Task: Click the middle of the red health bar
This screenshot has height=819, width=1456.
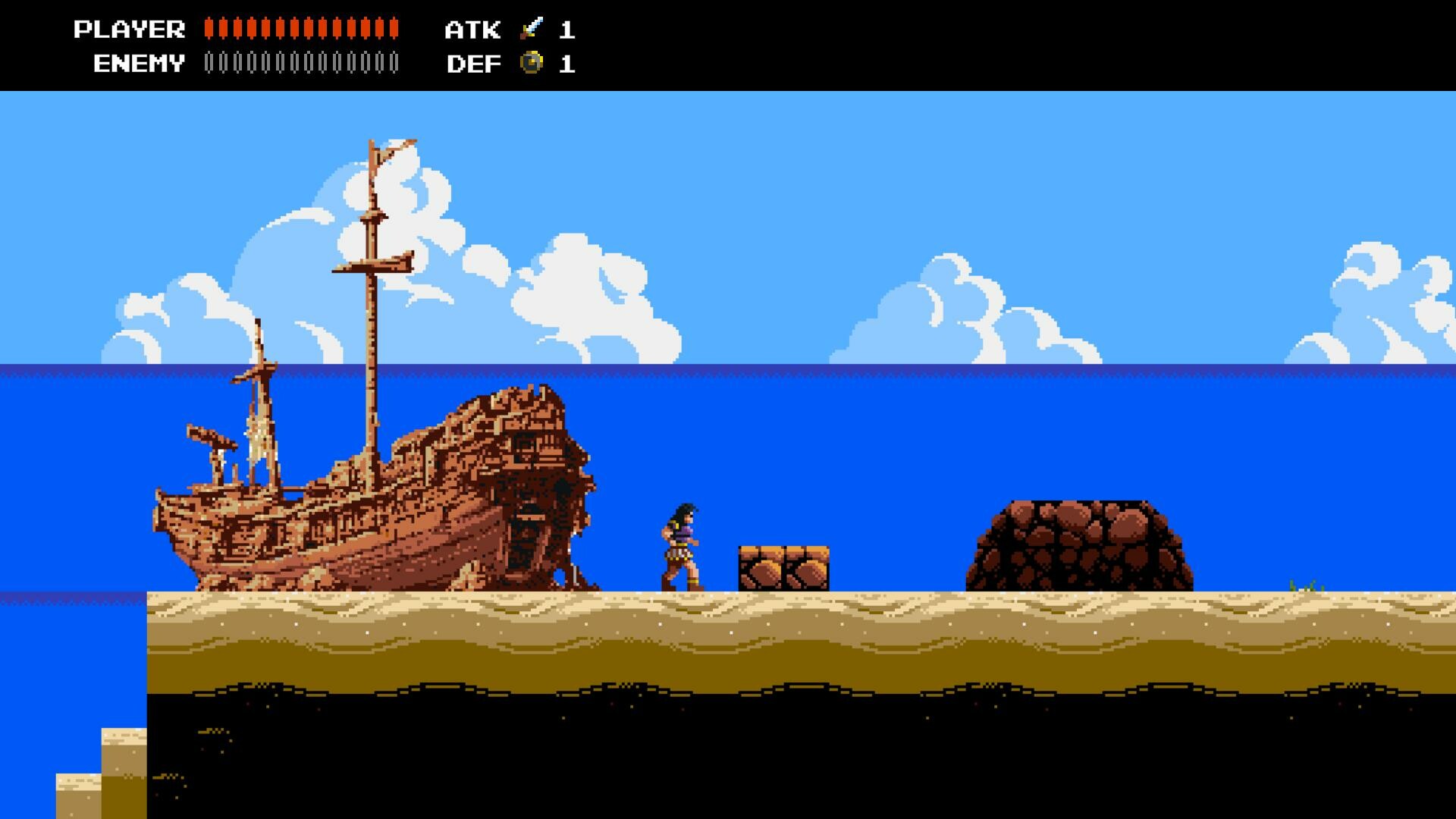Action: [x=302, y=29]
